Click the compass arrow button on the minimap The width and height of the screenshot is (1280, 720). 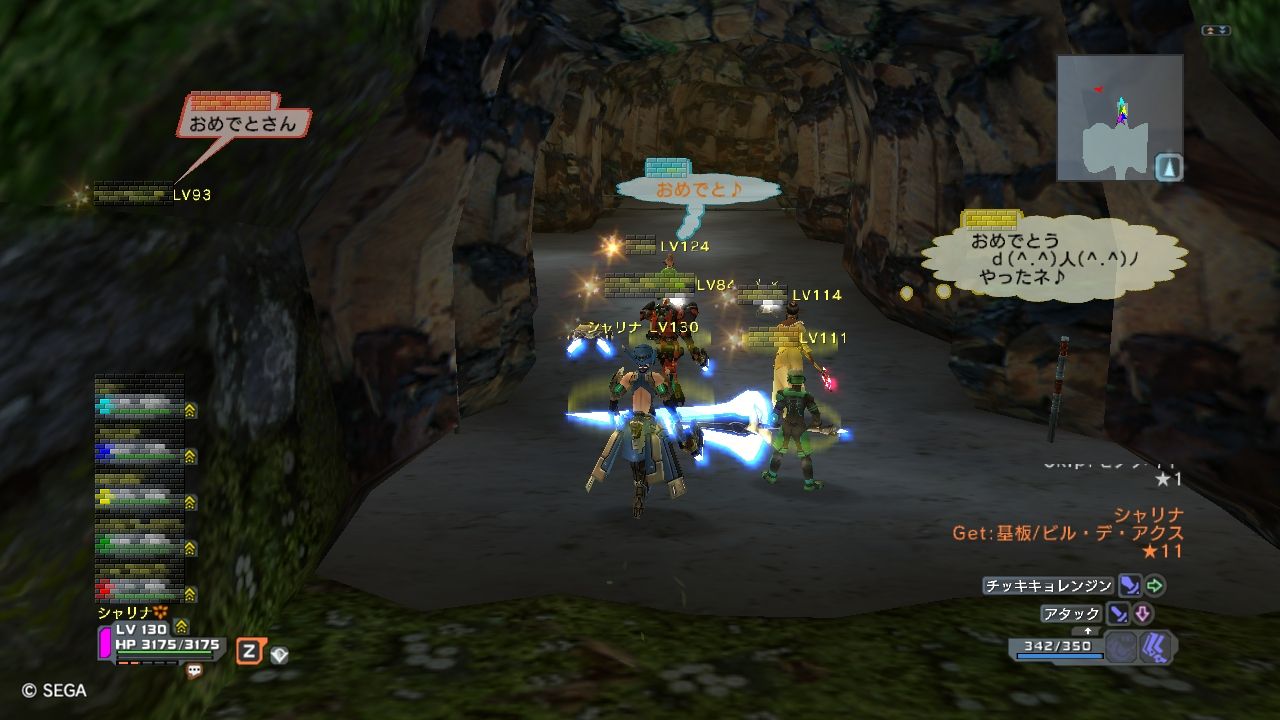click(1168, 167)
